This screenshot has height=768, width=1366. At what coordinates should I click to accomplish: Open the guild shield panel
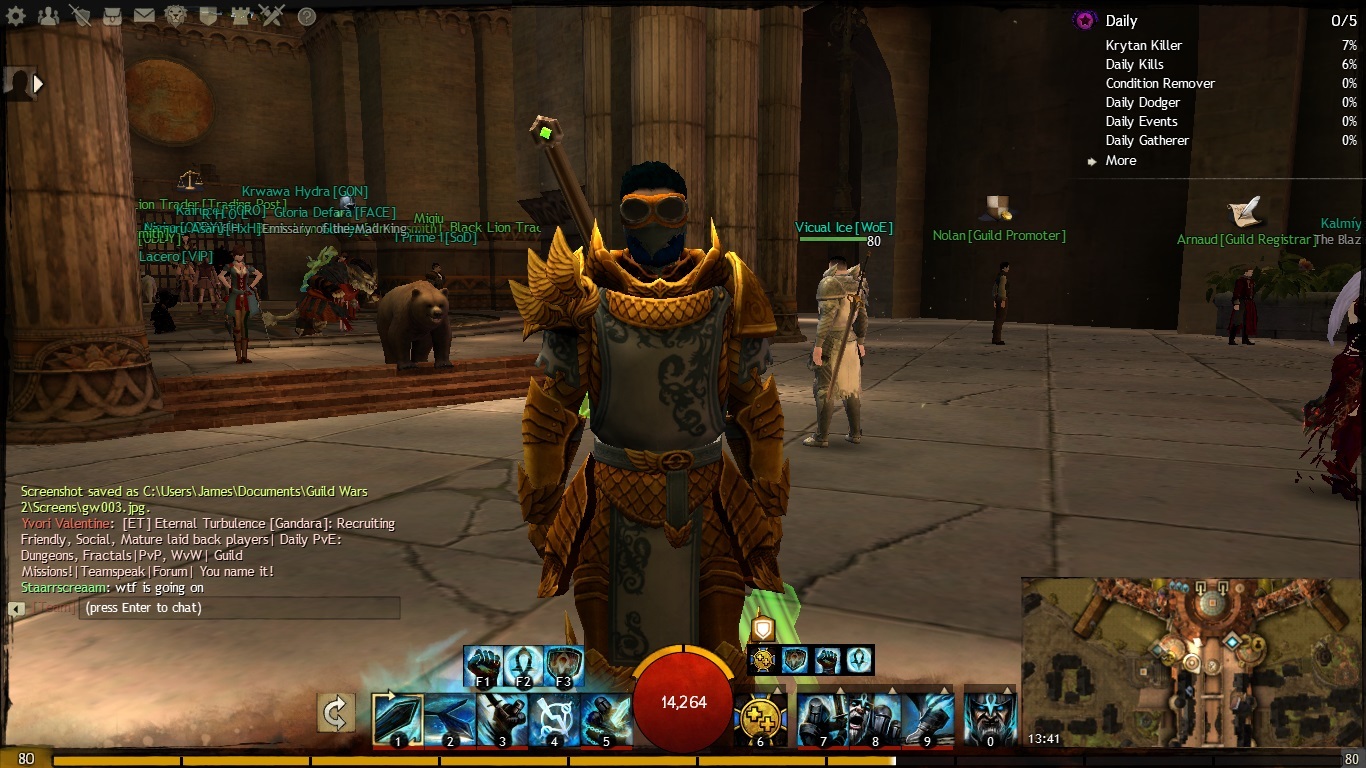[x=208, y=16]
